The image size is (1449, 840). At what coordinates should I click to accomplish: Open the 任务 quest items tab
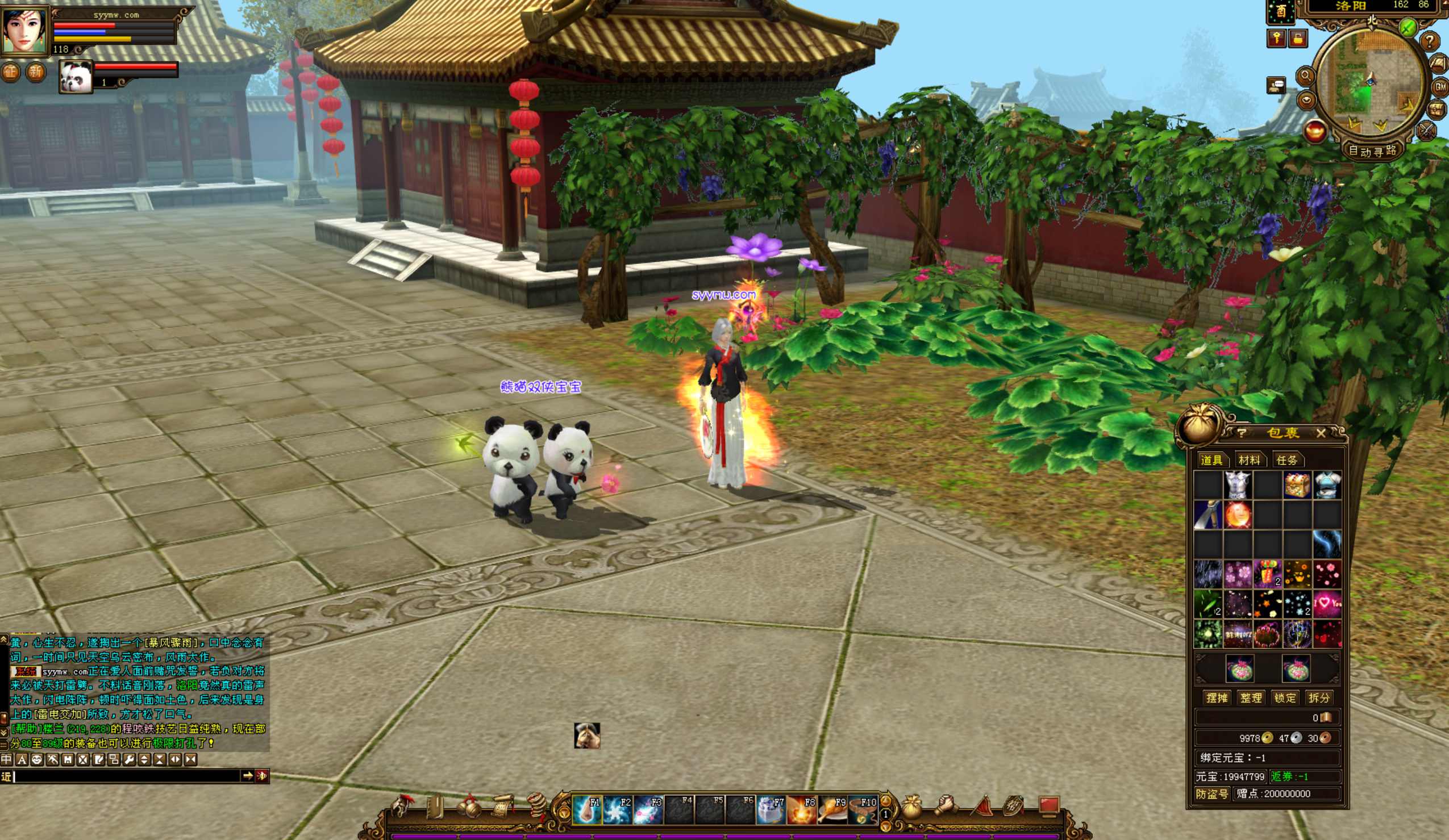point(1287,460)
